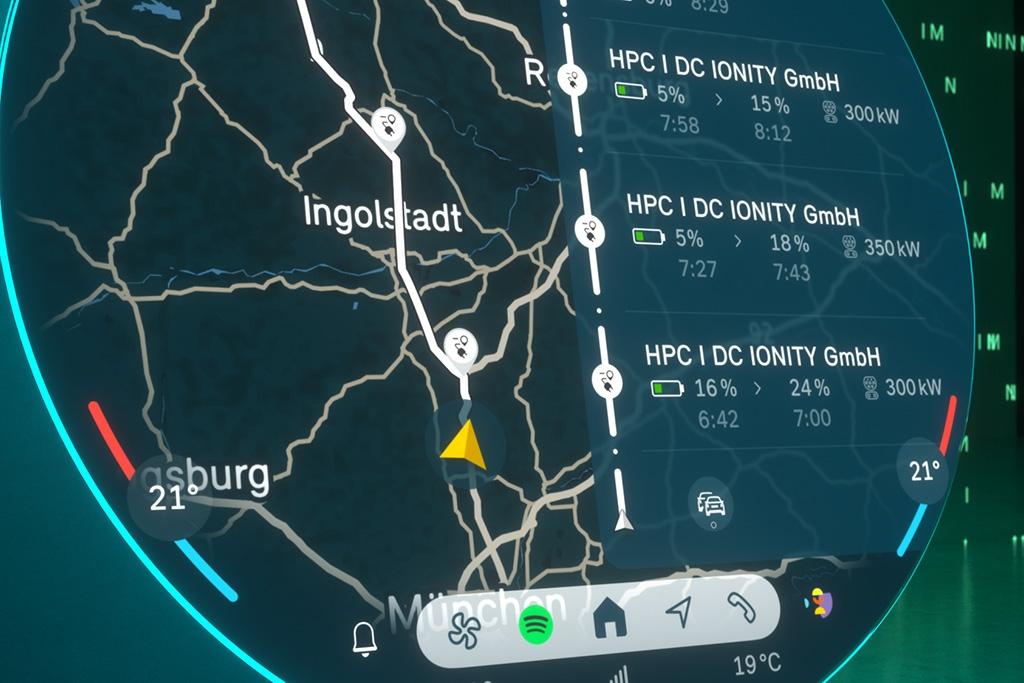This screenshot has width=1024, height=683.
Task: Open the climate fan control
Action: click(x=463, y=630)
